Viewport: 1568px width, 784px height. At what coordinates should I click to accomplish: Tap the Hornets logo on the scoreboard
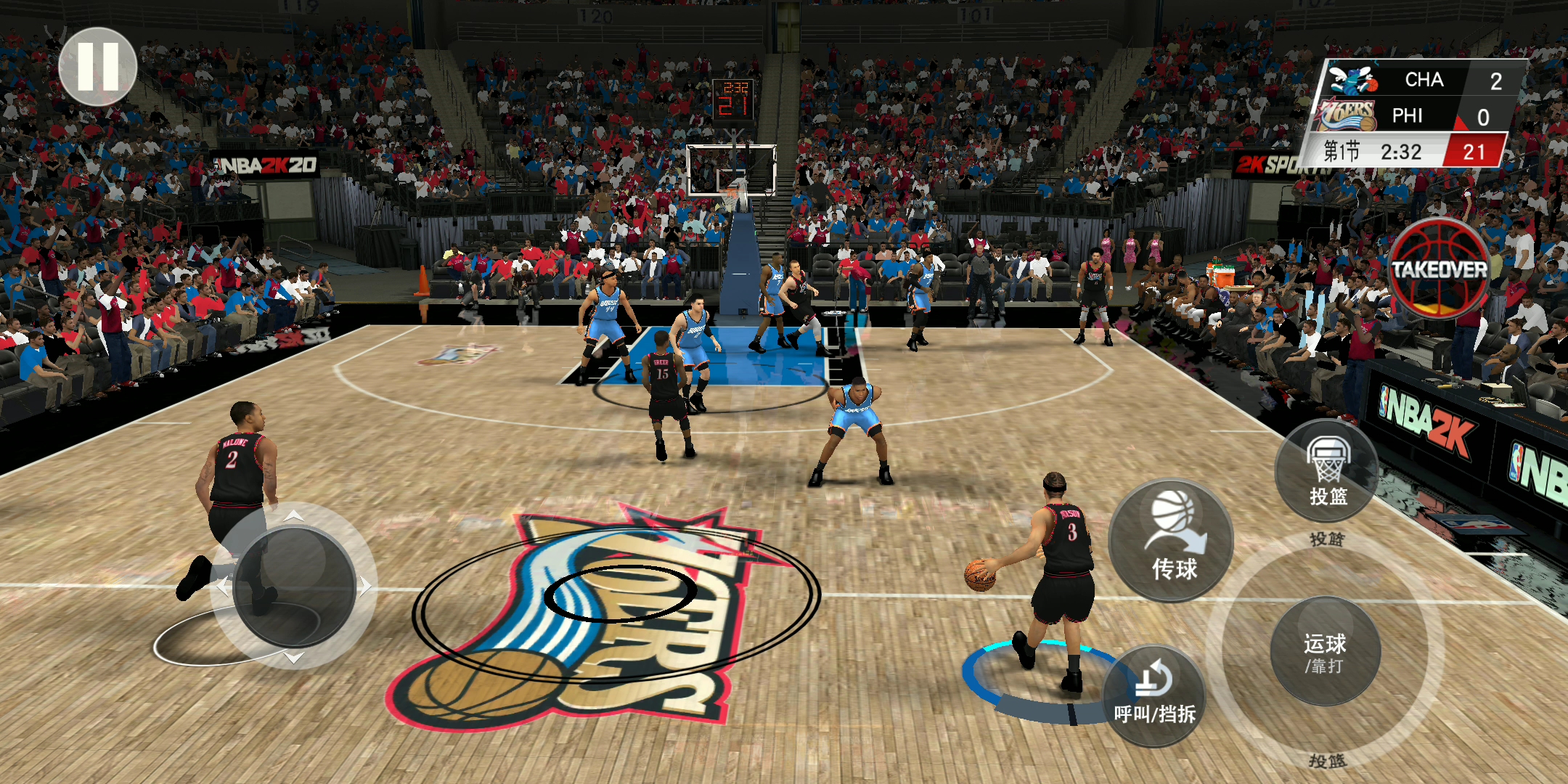(1352, 80)
